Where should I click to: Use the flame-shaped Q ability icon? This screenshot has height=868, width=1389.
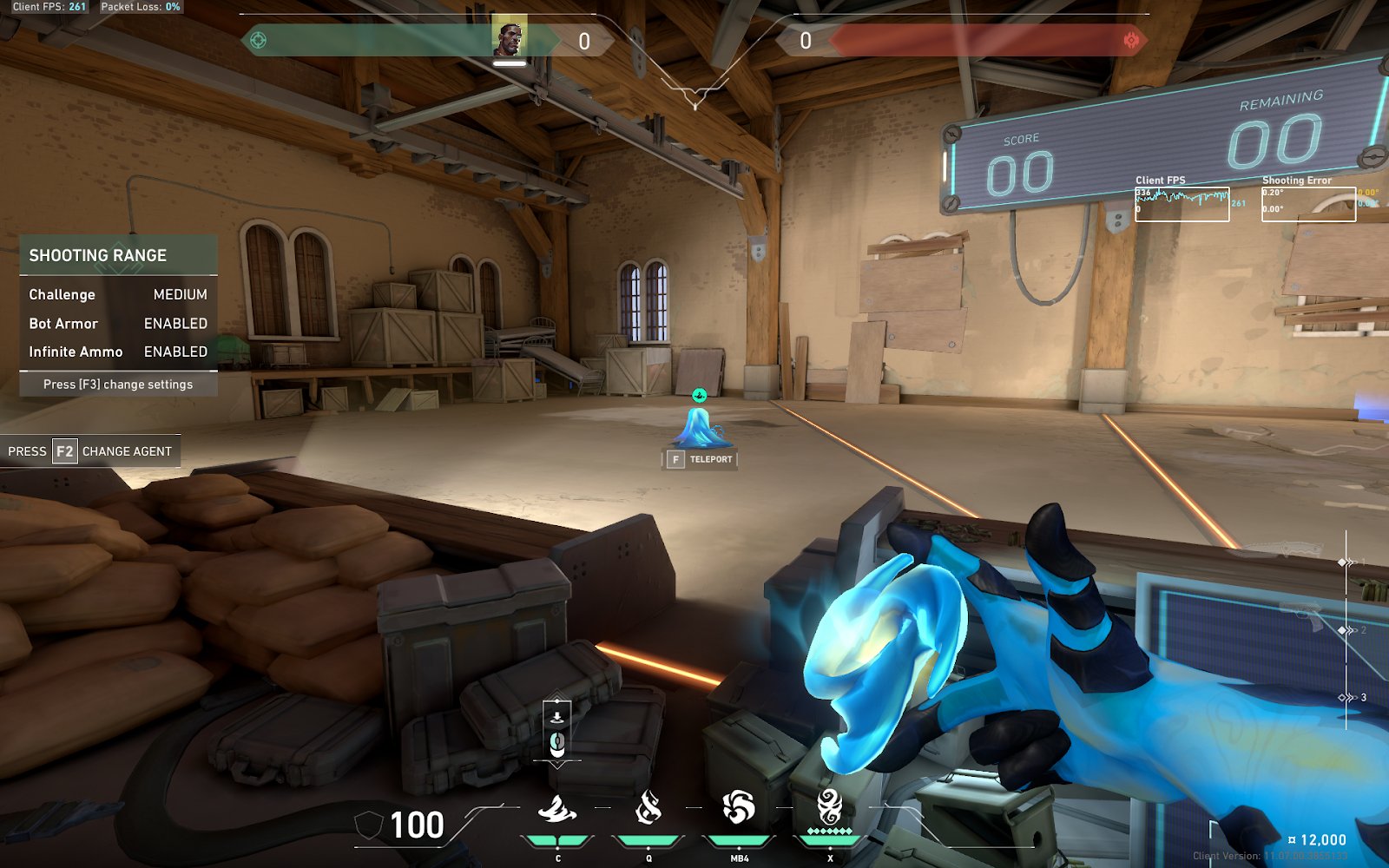(x=648, y=809)
